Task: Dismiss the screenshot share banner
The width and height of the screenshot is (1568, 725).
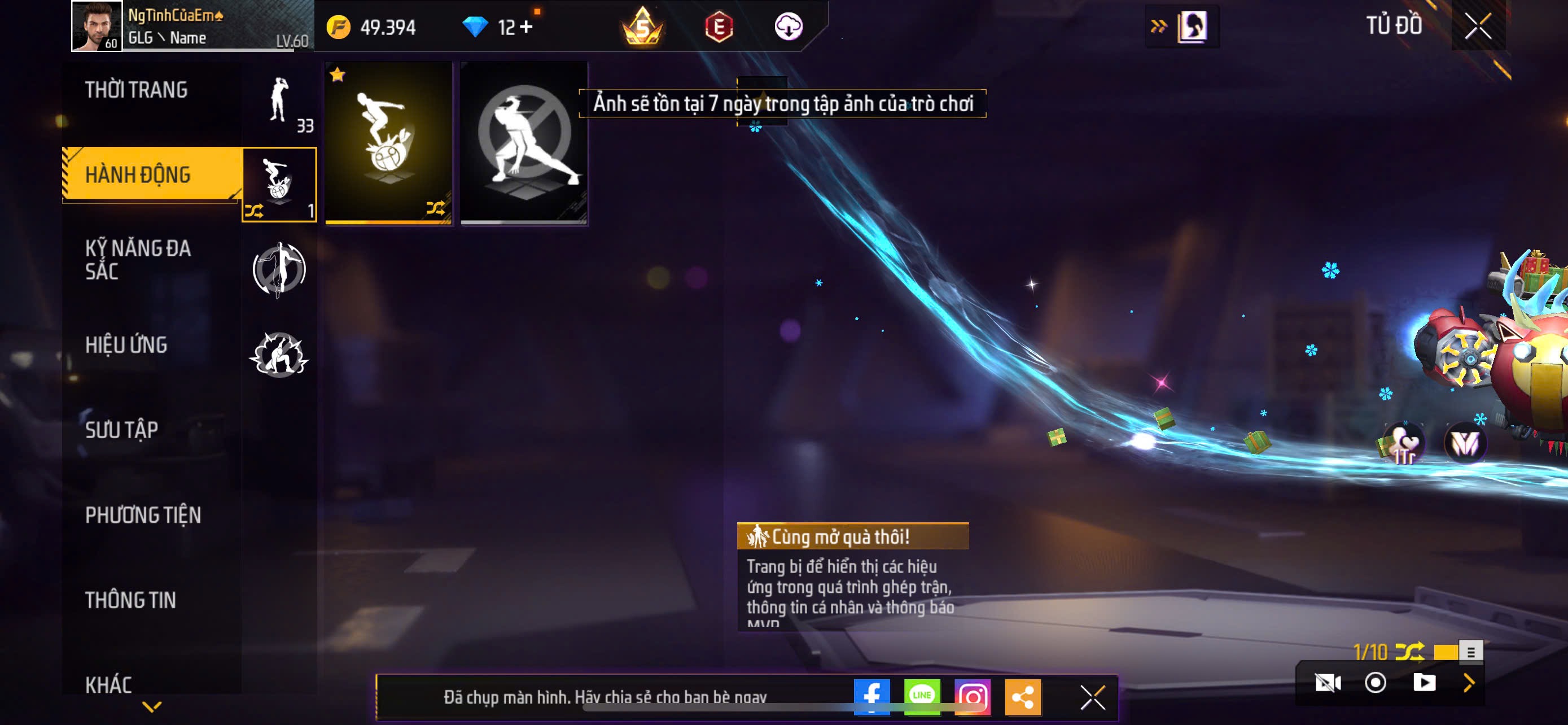Action: [1093, 697]
